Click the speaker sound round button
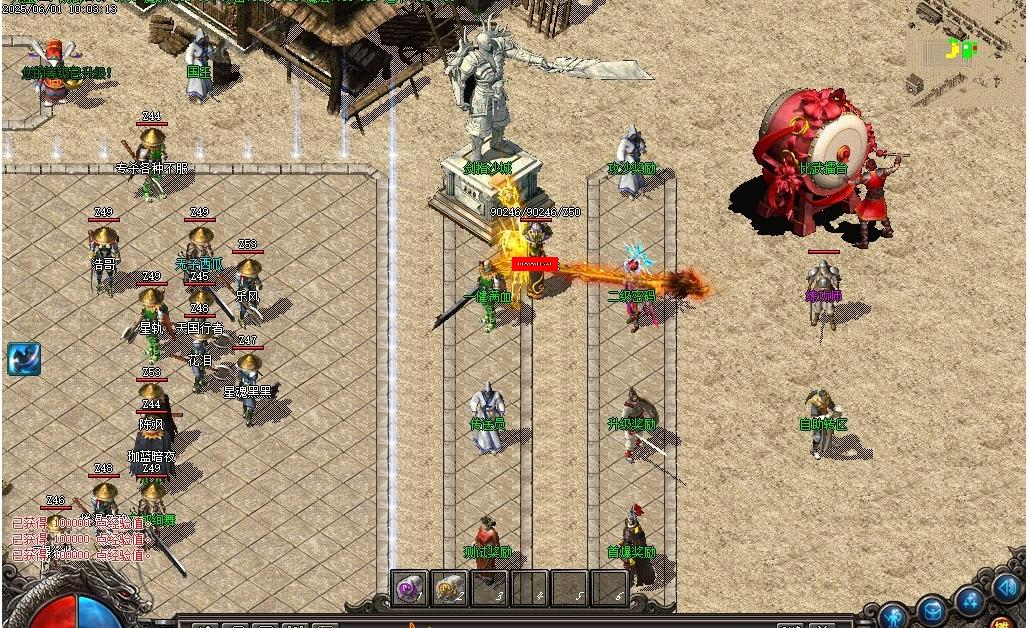This screenshot has width=1029, height=628. [1005, 589]
